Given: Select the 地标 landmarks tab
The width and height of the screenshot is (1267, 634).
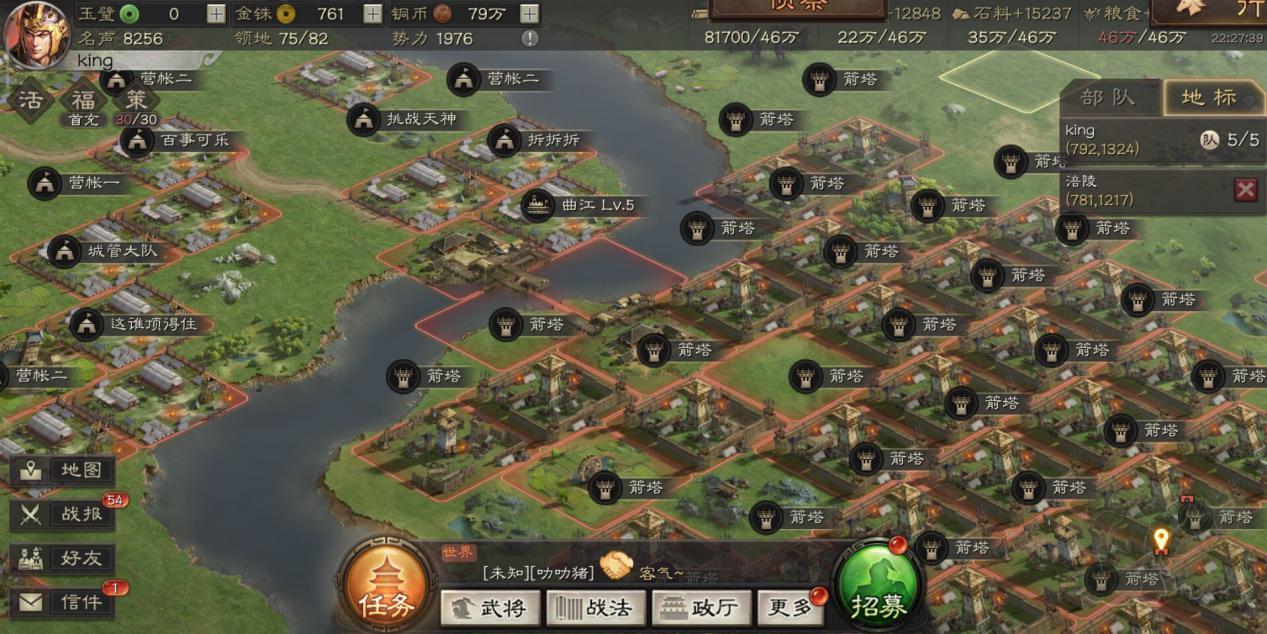Looking at the screenshot, I should (1208, 98).
